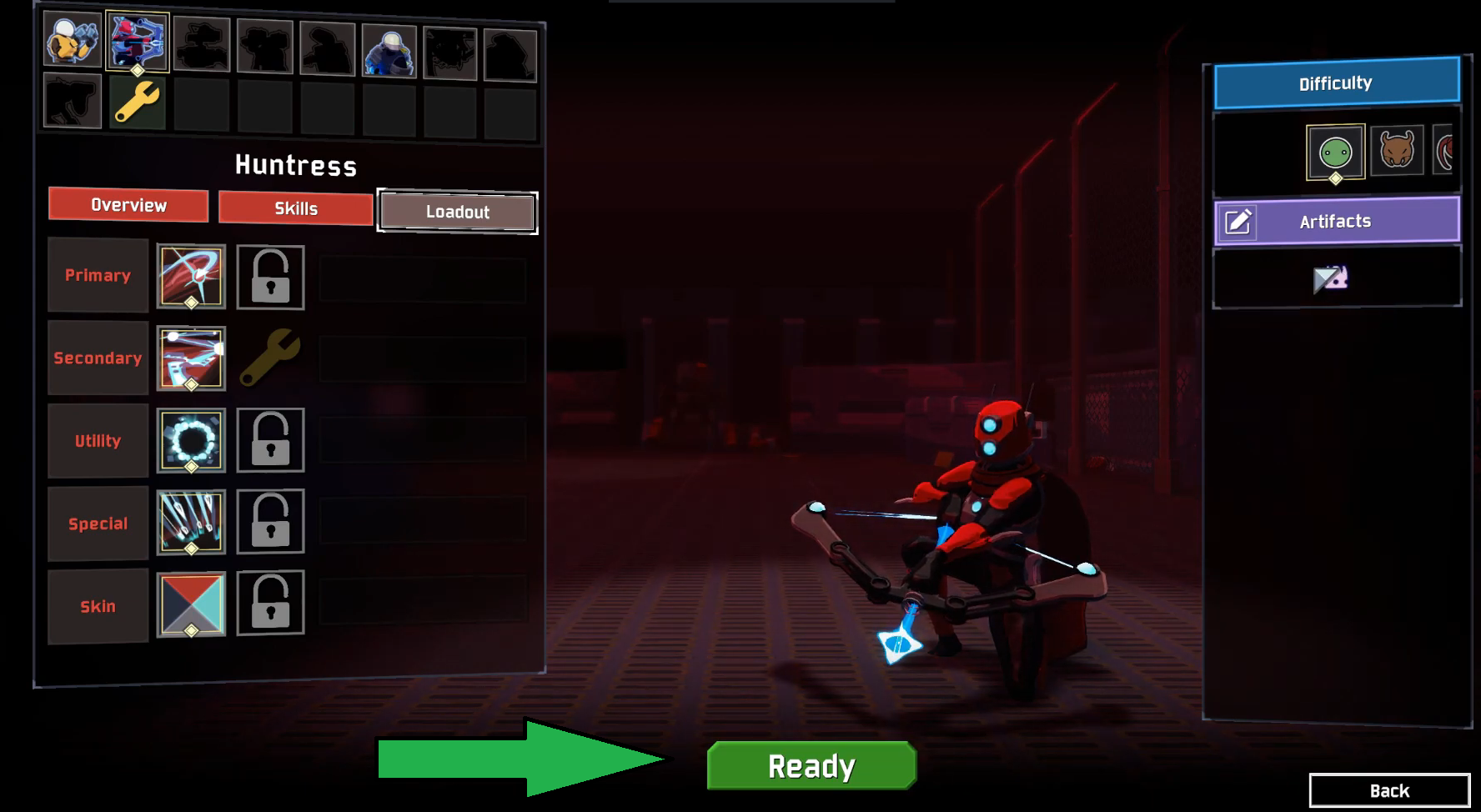Switch to the Skills tab
This screenshot has width=1481, height=812.
tap(295, 208)
